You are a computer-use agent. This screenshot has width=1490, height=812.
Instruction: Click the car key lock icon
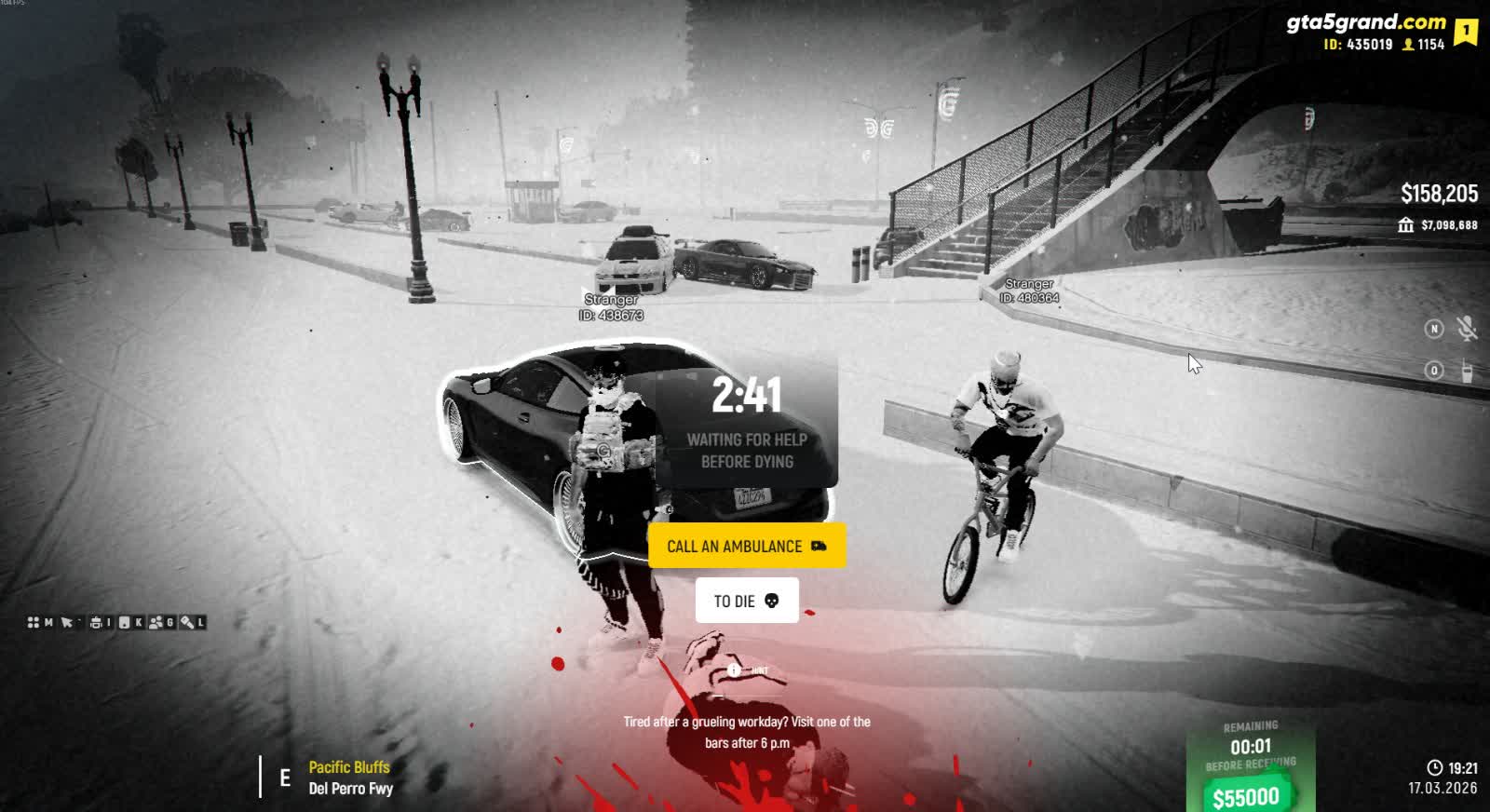pyautogui.click(x=186, y=622)
